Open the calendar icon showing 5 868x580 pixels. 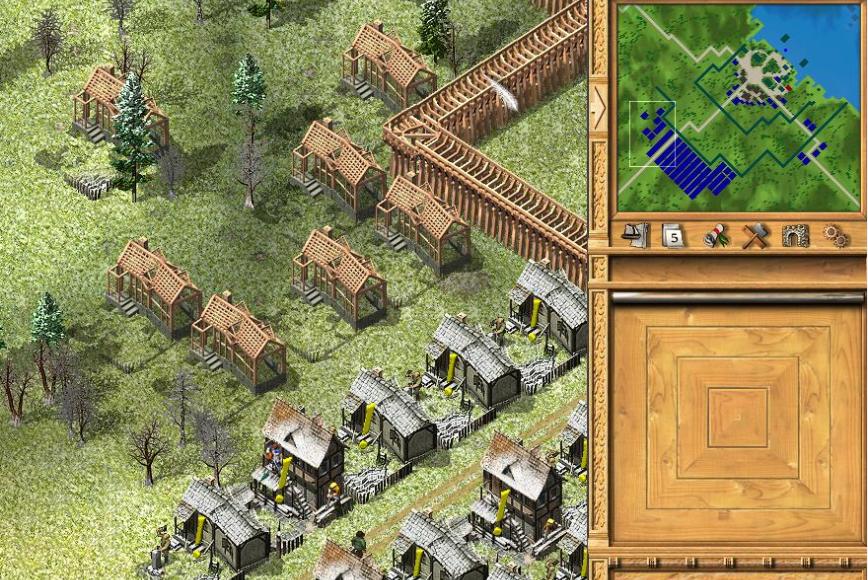coord(673,236)
